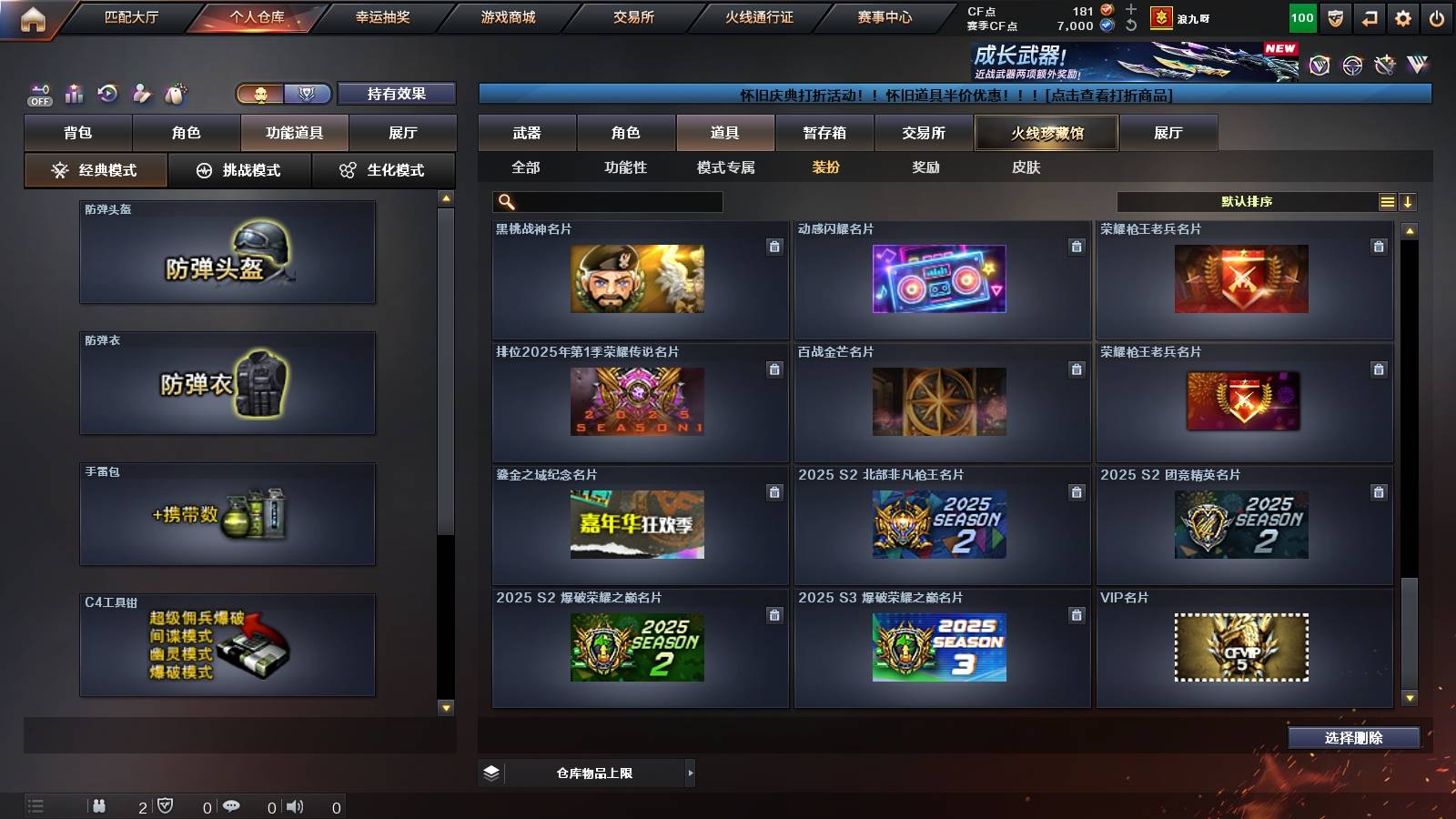Click the descending sort arrow icon
Screen dimensions: 1456x819
[1410, 201]
